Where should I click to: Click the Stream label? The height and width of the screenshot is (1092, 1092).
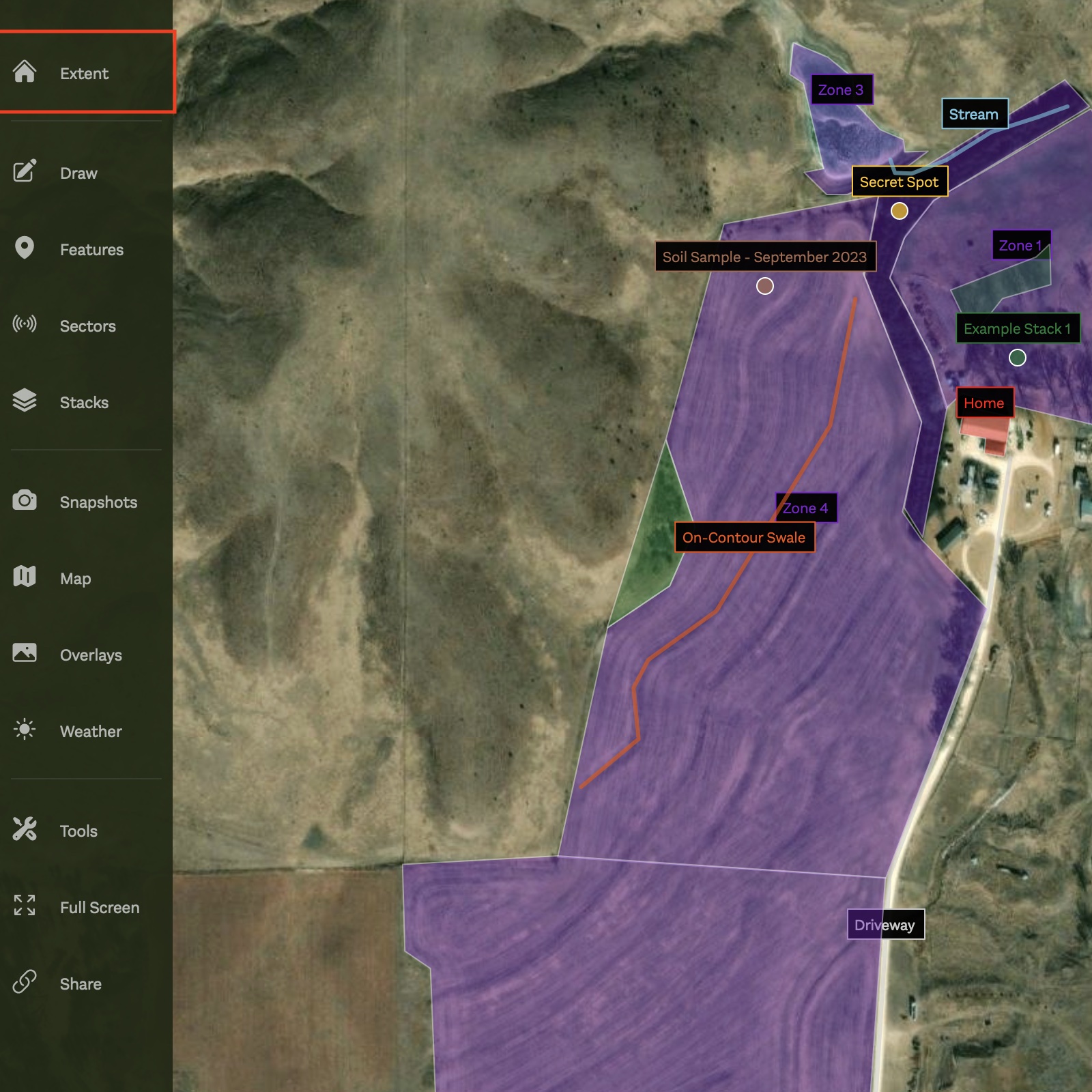[973, 115]
